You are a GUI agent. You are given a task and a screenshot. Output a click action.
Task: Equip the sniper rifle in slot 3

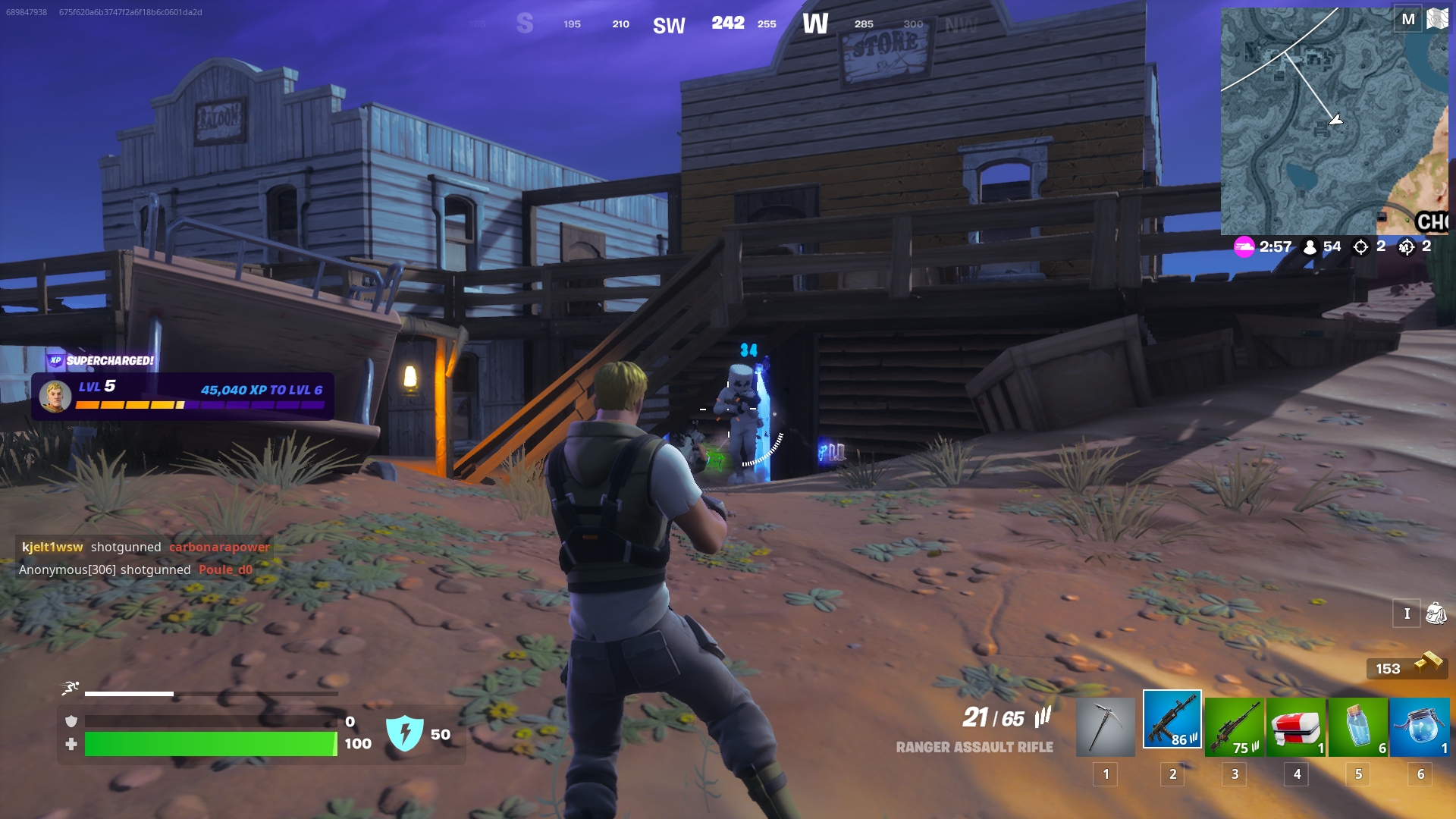pyautogui.click(x=1234, y=724)
